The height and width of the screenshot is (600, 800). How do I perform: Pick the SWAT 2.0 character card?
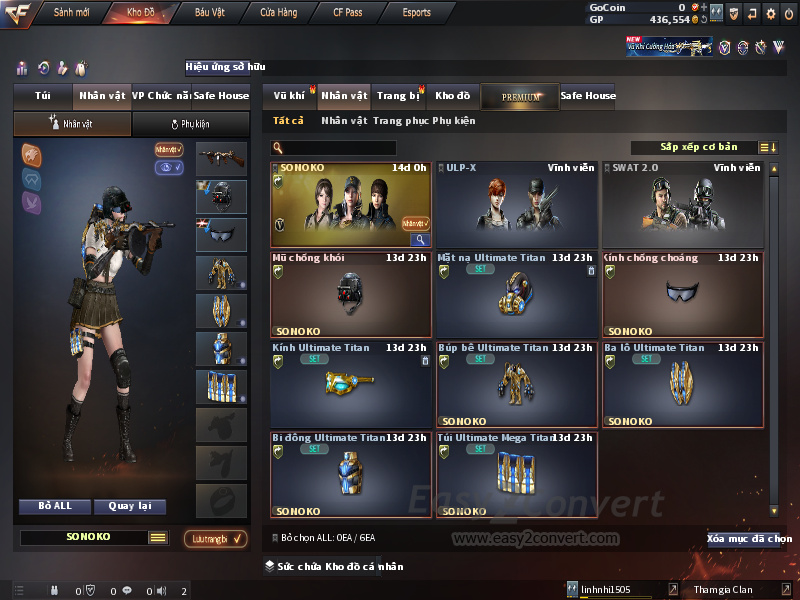(x=682, y=204)
